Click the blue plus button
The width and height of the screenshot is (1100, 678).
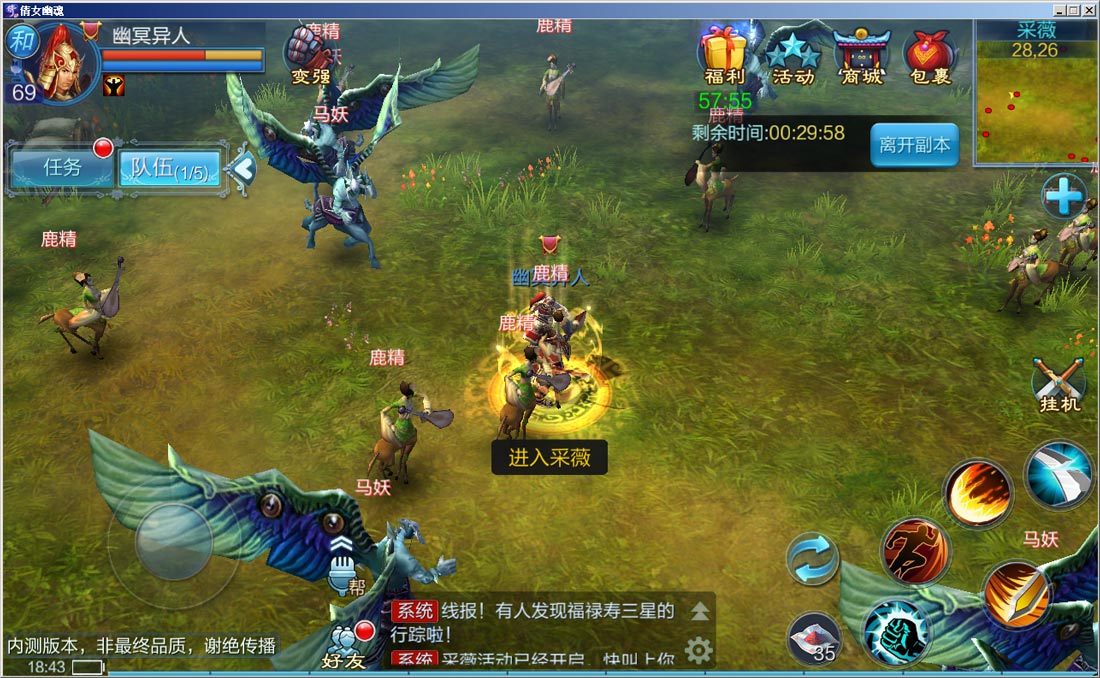coord(1063,196)
